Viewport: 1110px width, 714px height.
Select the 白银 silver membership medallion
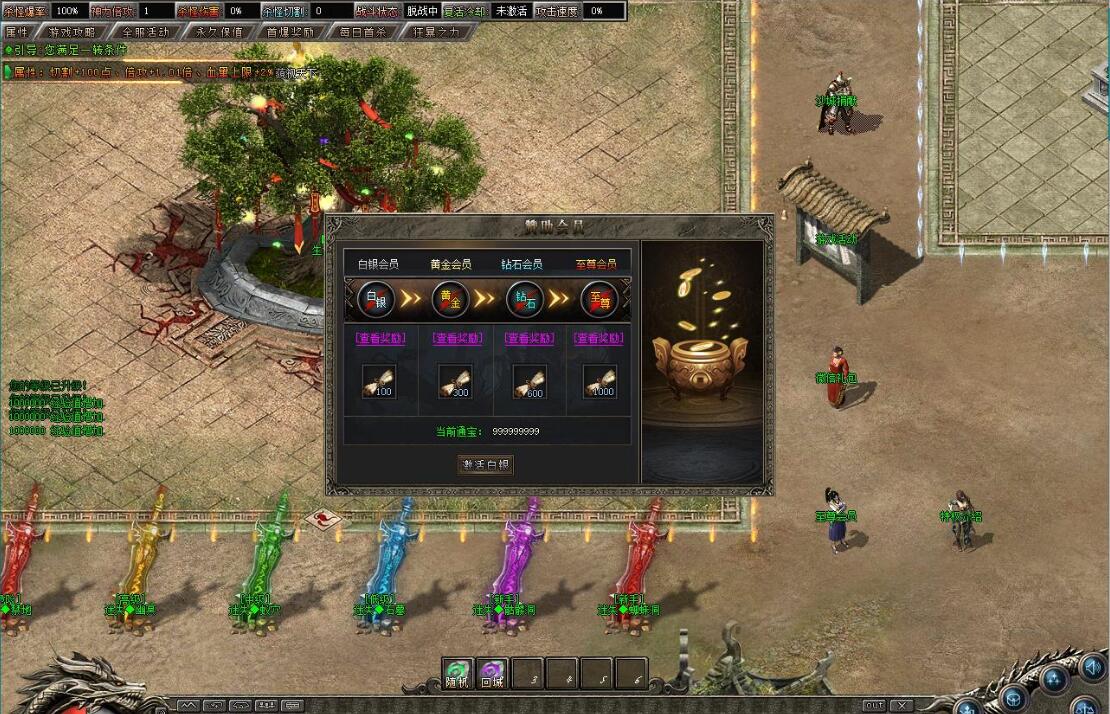click(376, 298)
